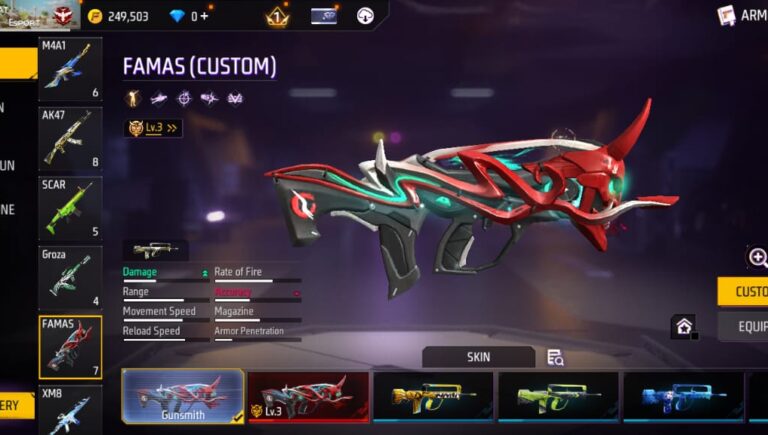The width and height of the screenshot is (768, 435).
Task: Select the yellow and black FAMAS skin
Action: click(x=433, y=396)
